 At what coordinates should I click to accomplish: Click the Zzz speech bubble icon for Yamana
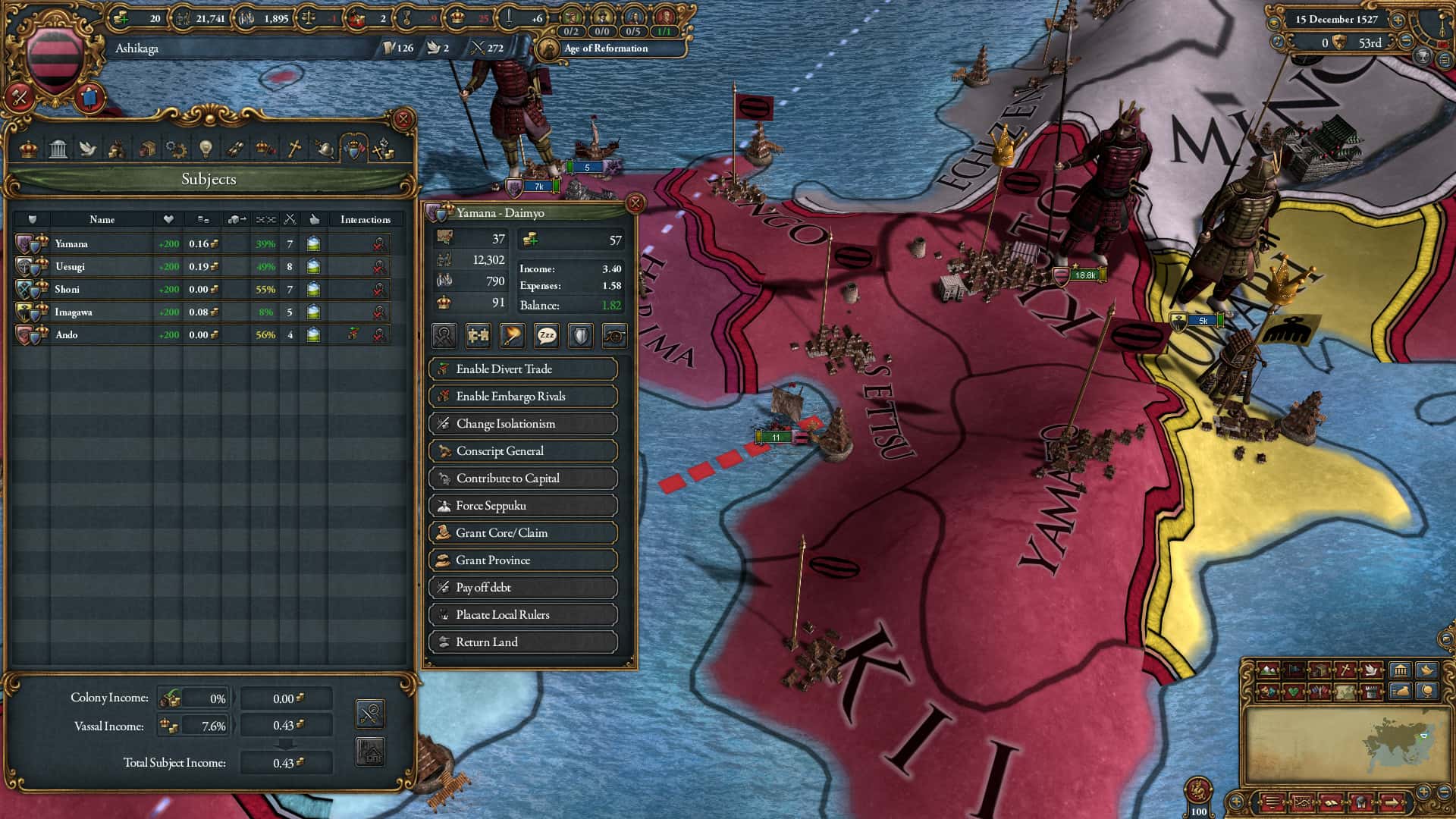point(546,336)
